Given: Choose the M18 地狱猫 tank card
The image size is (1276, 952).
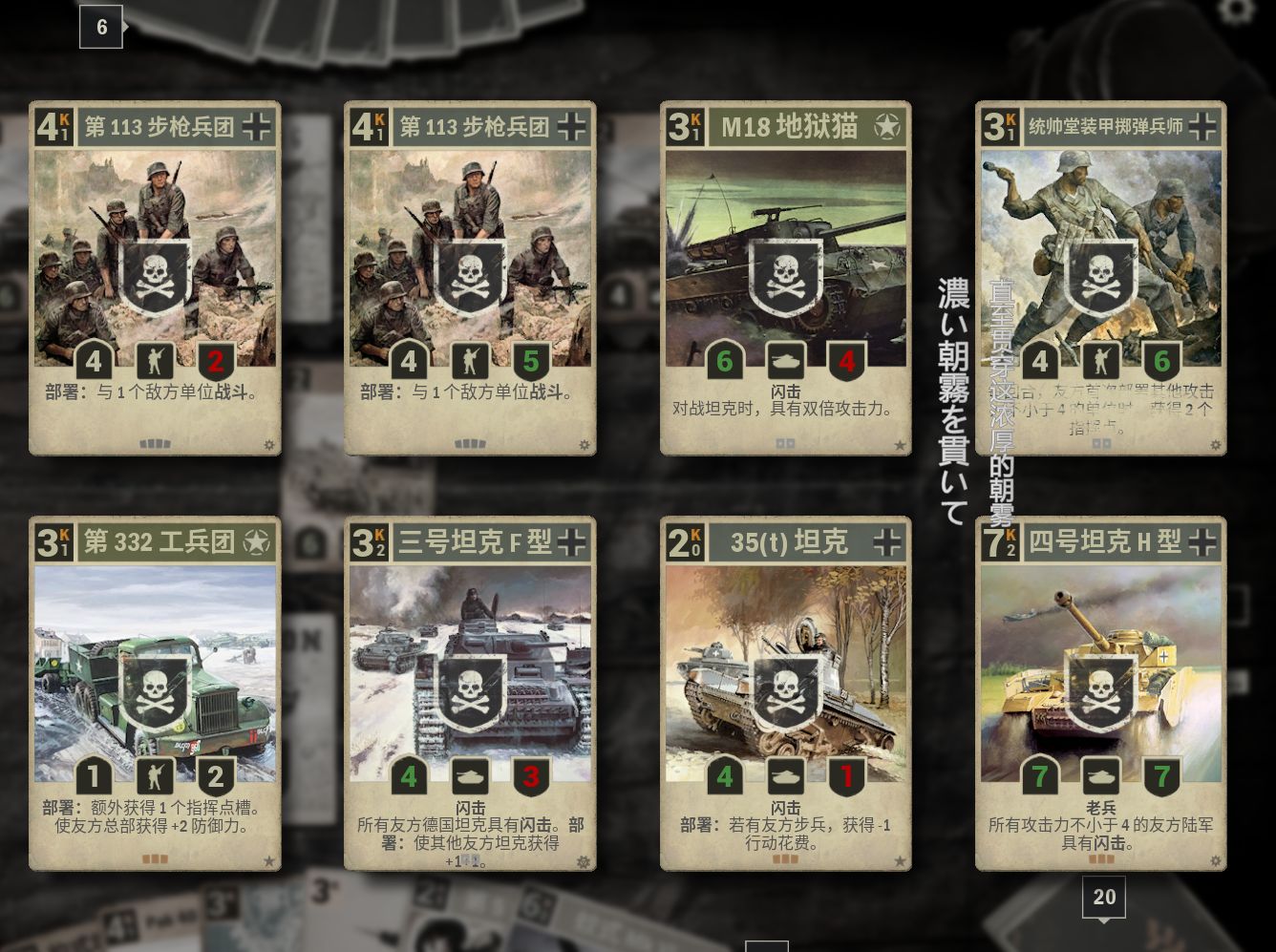Looking at the screenshot, I should pyautogui.click(x=785, y=277).
